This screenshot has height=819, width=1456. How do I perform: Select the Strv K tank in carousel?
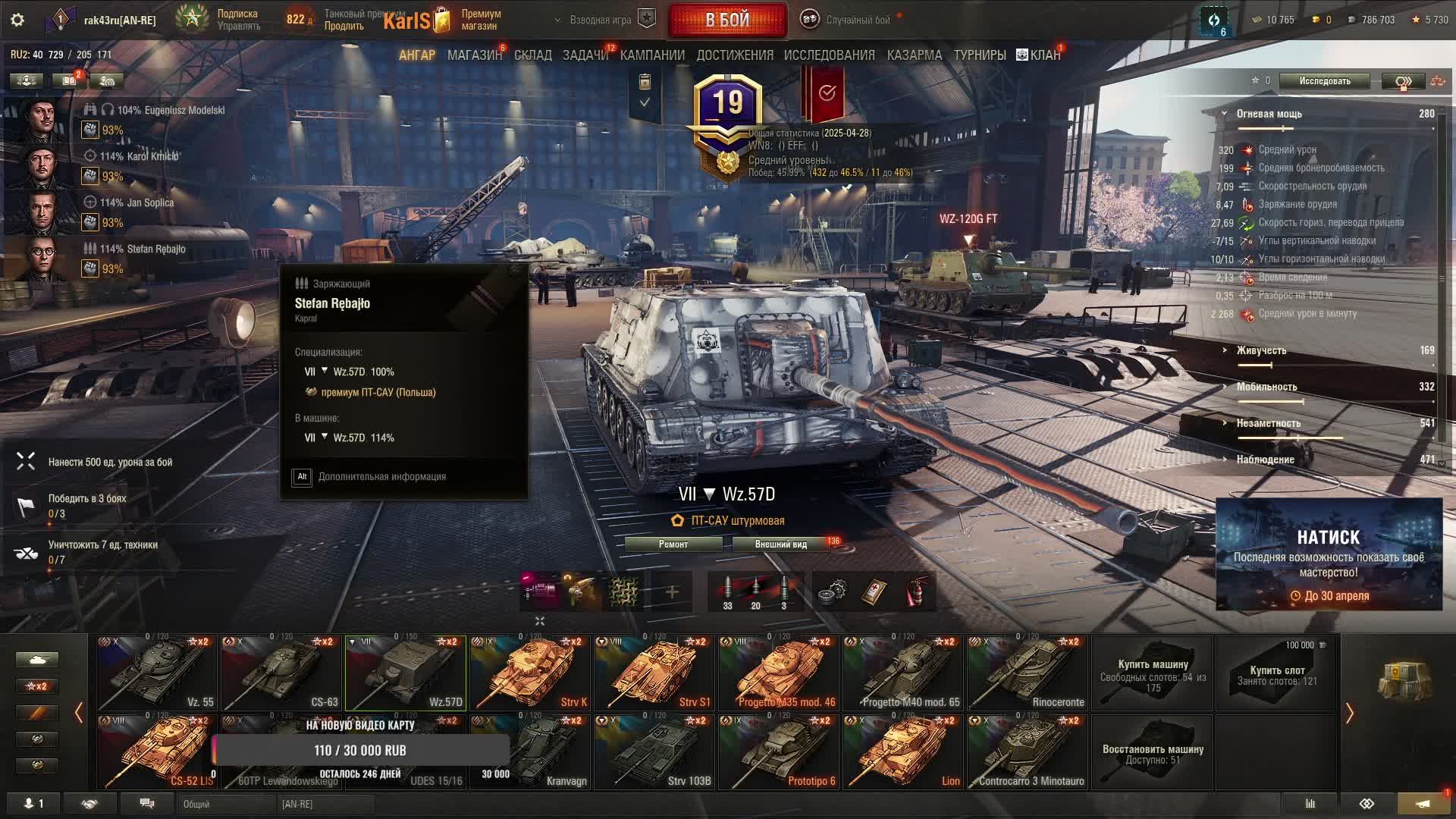530,673
